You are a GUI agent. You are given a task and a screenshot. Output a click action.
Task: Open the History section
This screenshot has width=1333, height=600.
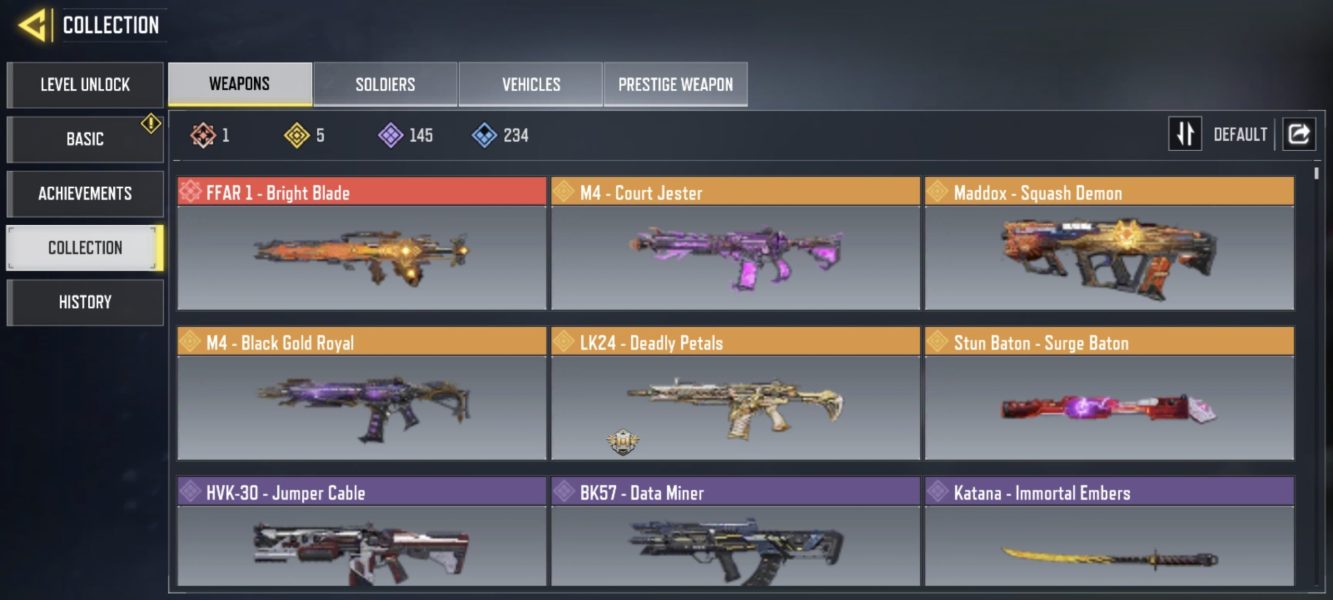(x=85, y=302)
